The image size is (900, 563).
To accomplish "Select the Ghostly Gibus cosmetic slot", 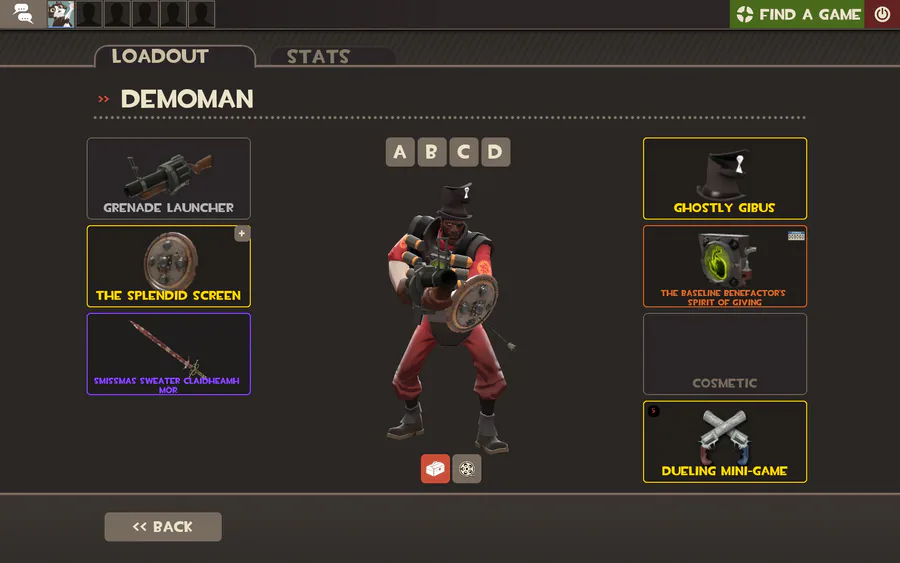I will [724, 178].
